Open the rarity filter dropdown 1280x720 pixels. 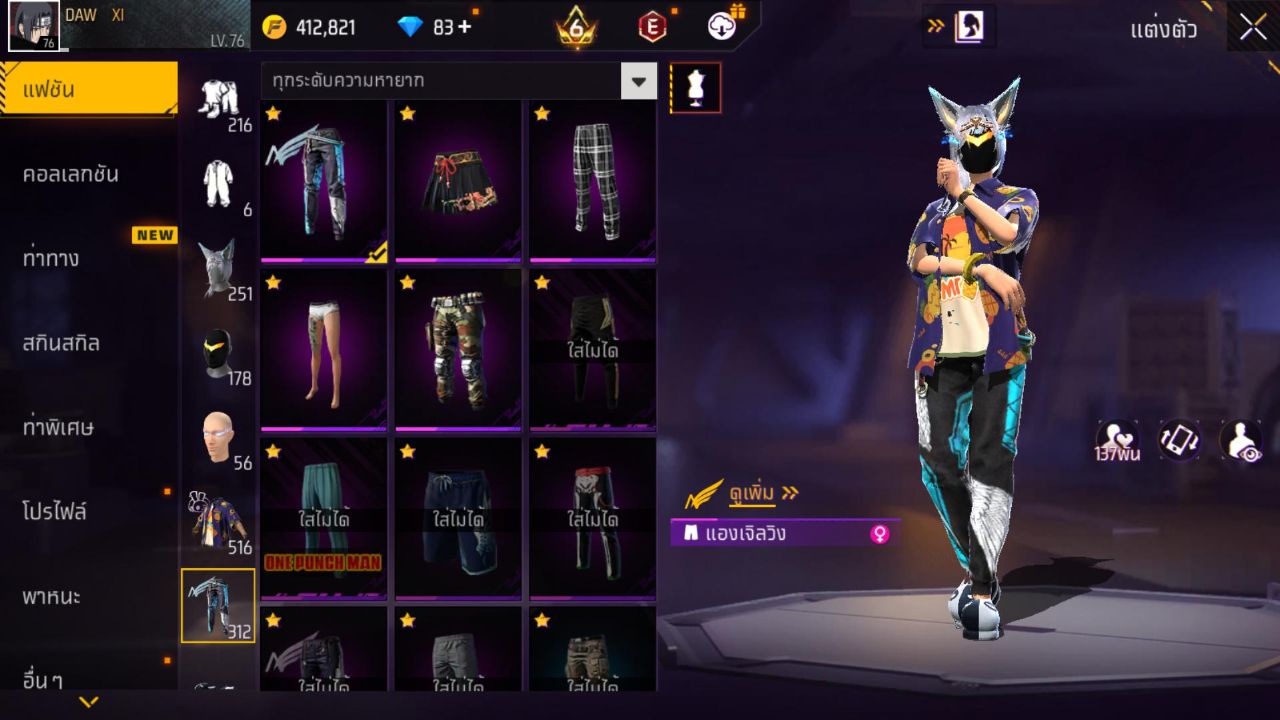(x=638, y=82)
